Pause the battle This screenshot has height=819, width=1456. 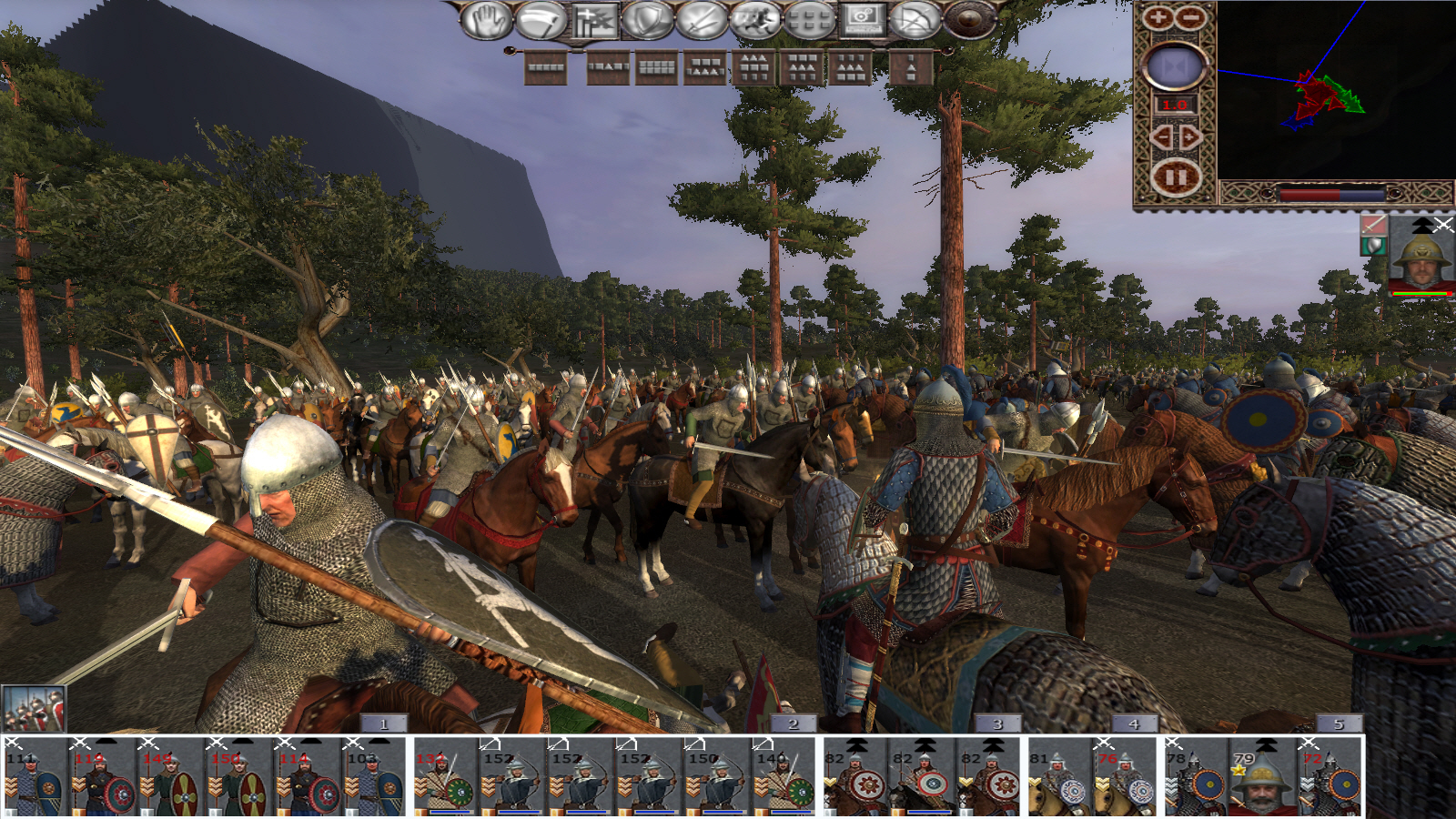pos(1175,177)
